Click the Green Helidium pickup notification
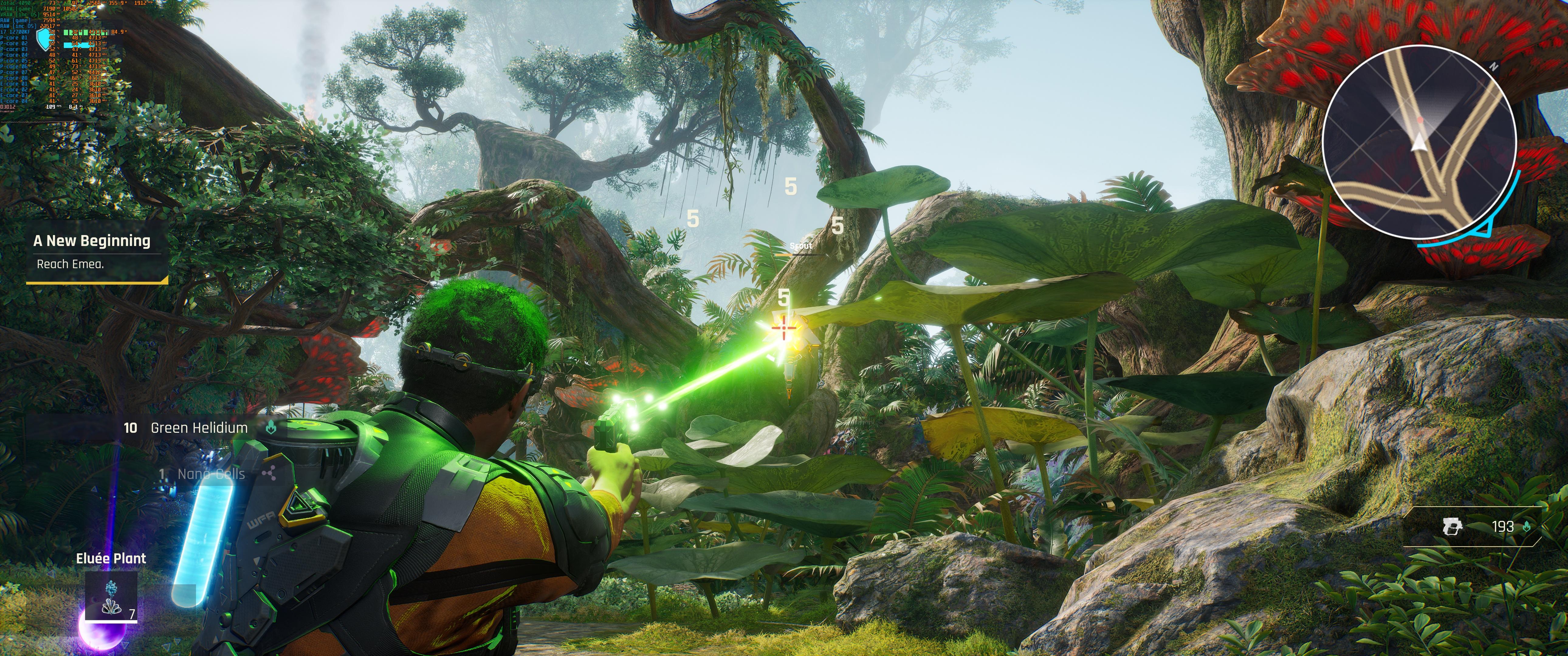Viewport: 1568px width, 656px height. (x=198, y=428)
